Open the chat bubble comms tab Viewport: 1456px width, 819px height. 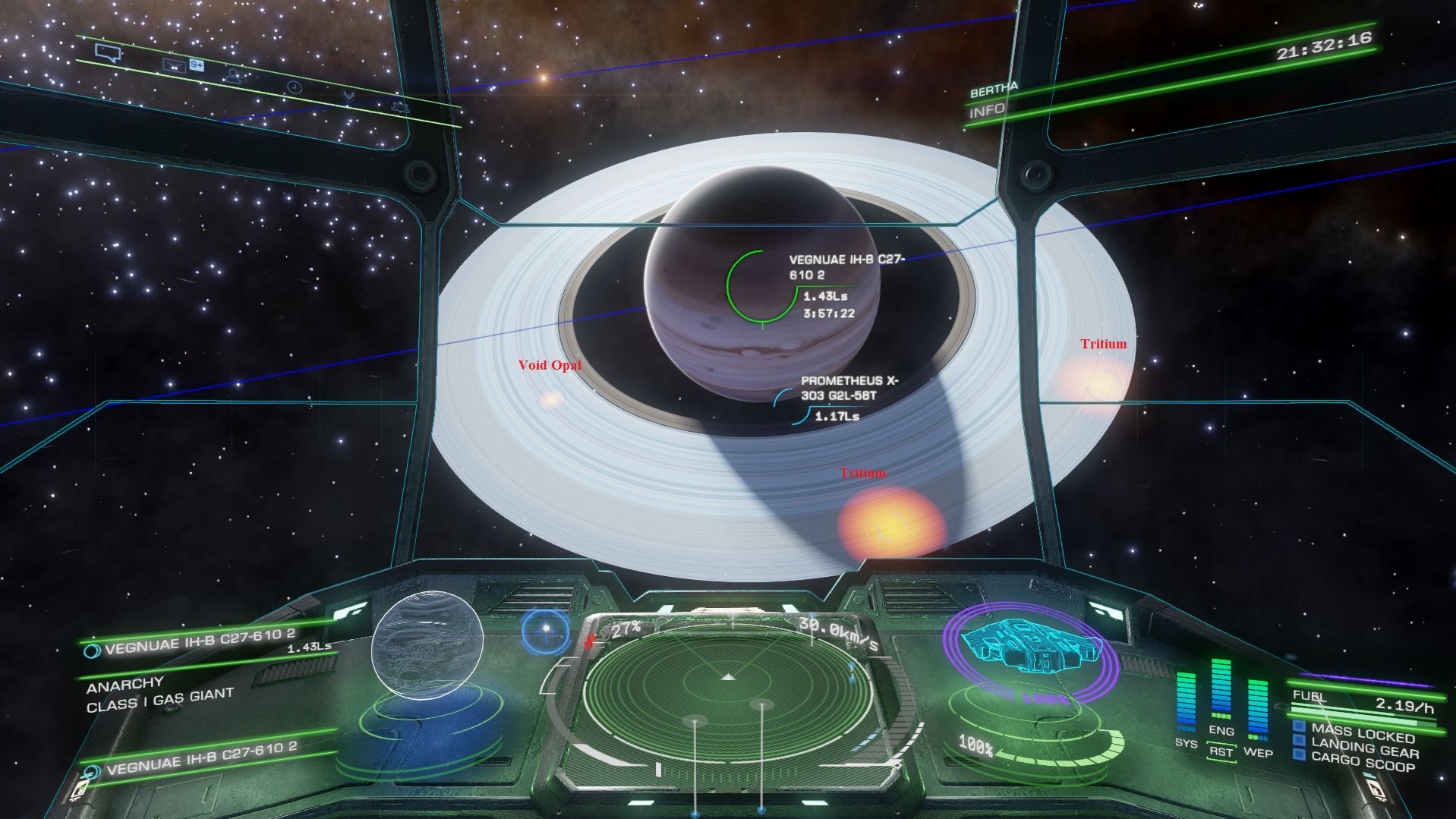(108, 53)
